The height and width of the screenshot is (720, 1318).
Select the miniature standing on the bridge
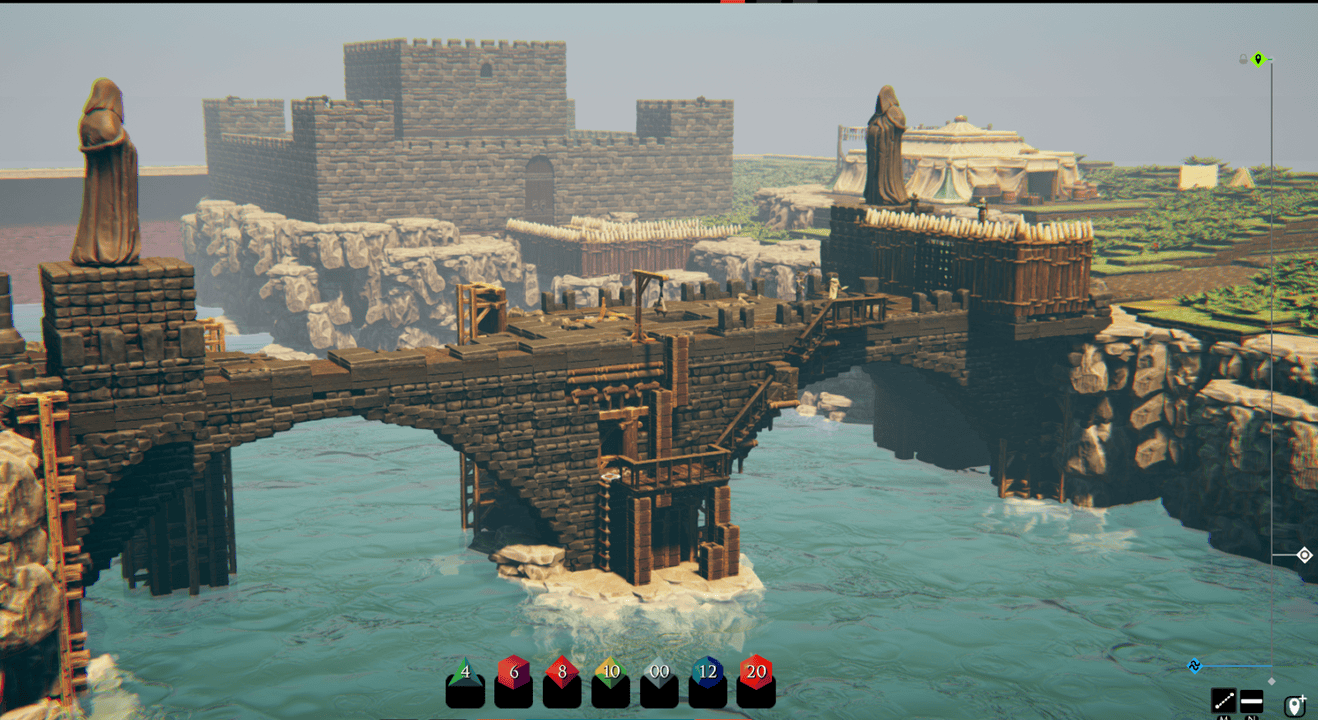point(833,288)
